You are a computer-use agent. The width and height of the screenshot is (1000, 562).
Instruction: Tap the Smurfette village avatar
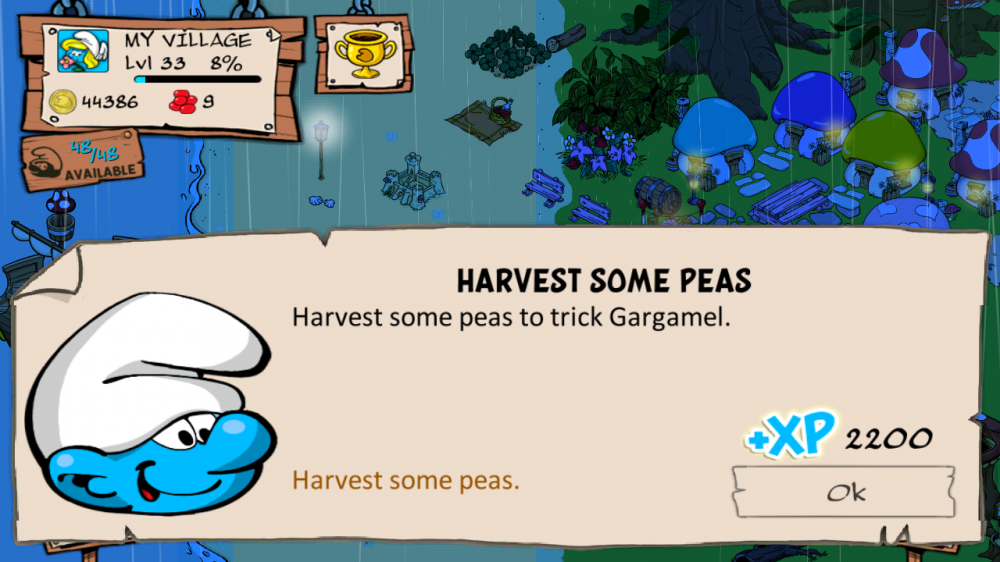click(83, 53)
